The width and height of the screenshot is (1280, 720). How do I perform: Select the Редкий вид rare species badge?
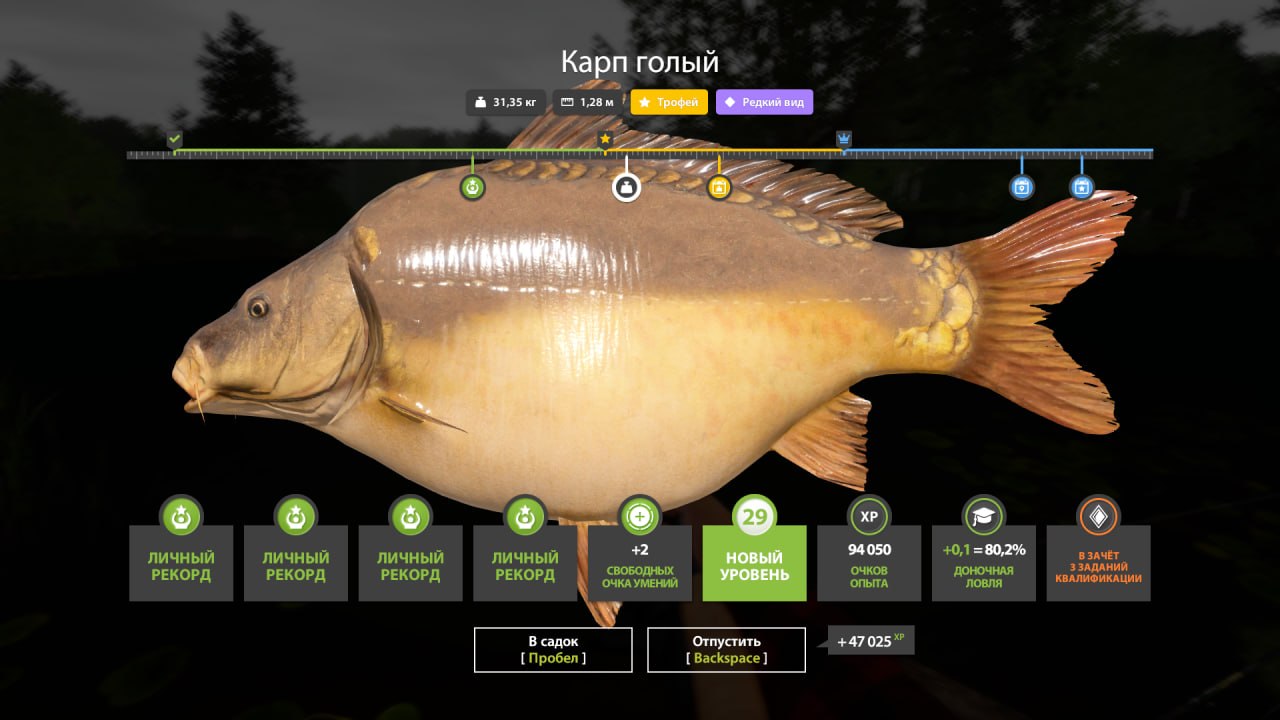(x=764, y=102)
